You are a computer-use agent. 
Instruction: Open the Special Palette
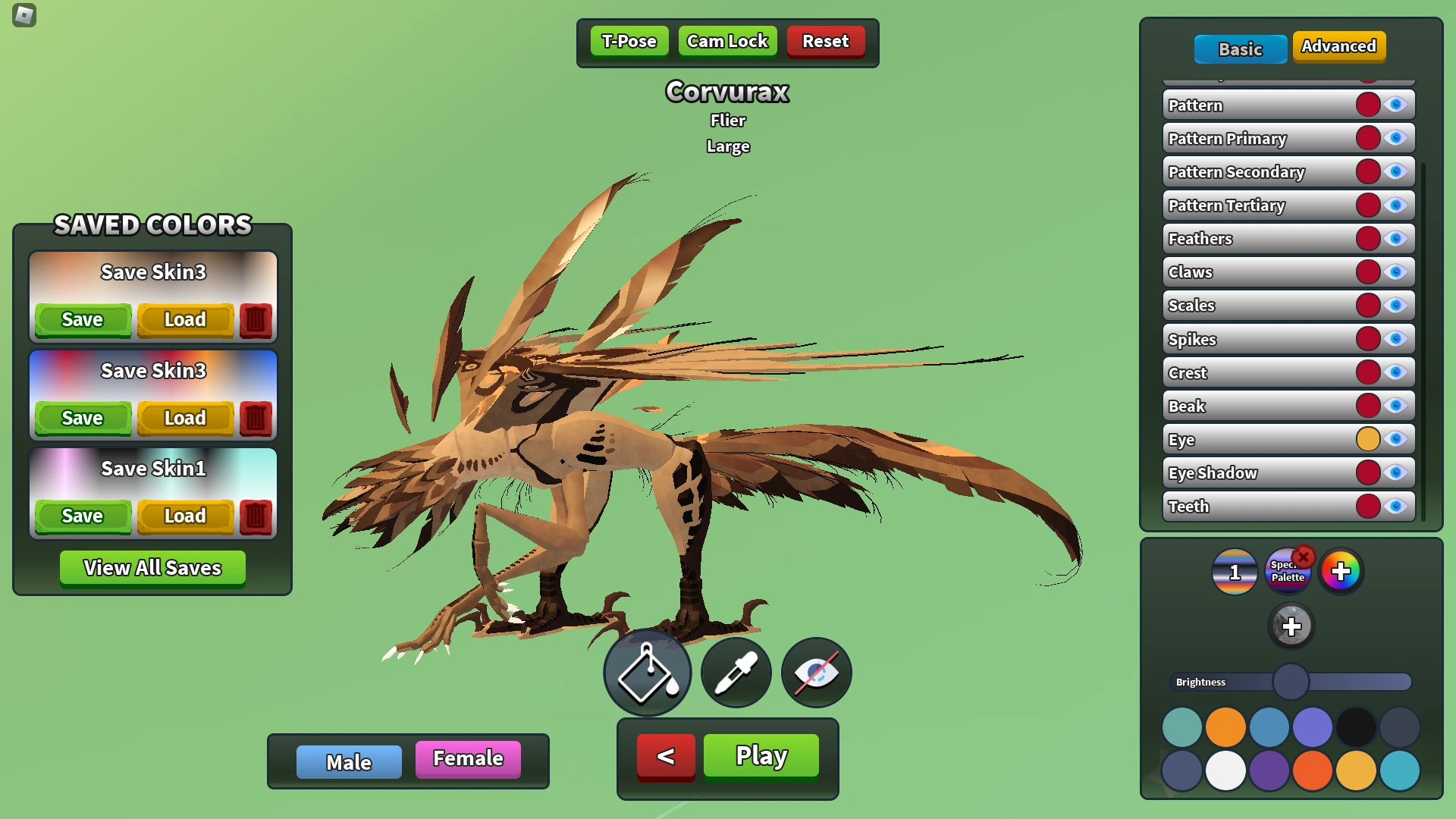(x=1288, y=572)
